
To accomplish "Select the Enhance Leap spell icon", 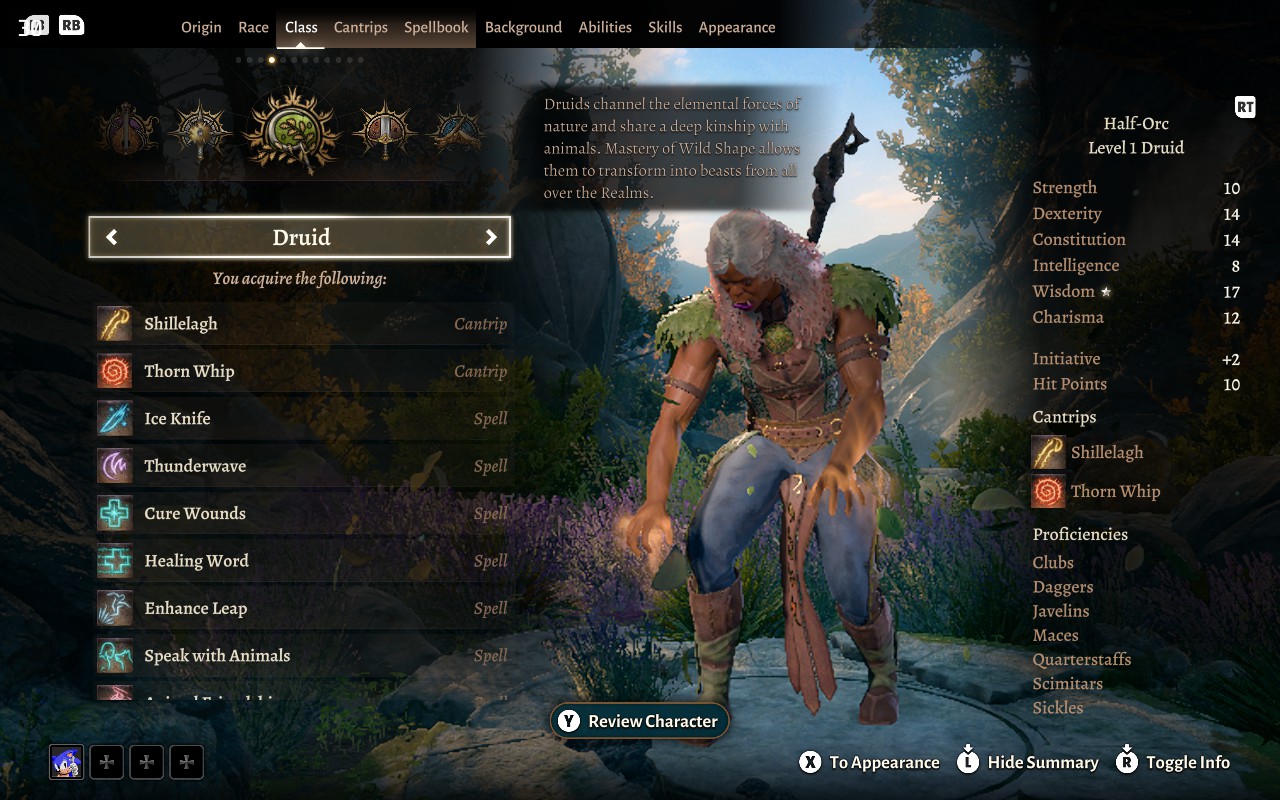I will click(x=113, y=608).
